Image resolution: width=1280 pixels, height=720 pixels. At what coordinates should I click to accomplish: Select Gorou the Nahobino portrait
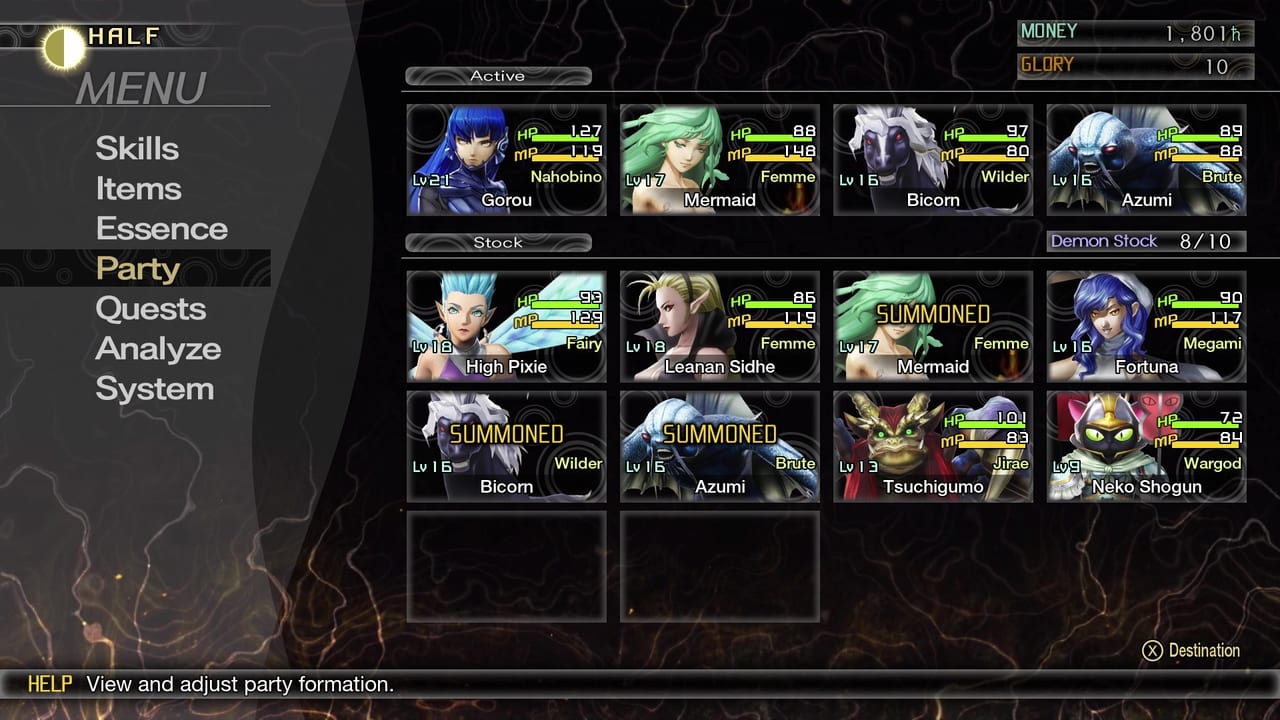point(506,160)
